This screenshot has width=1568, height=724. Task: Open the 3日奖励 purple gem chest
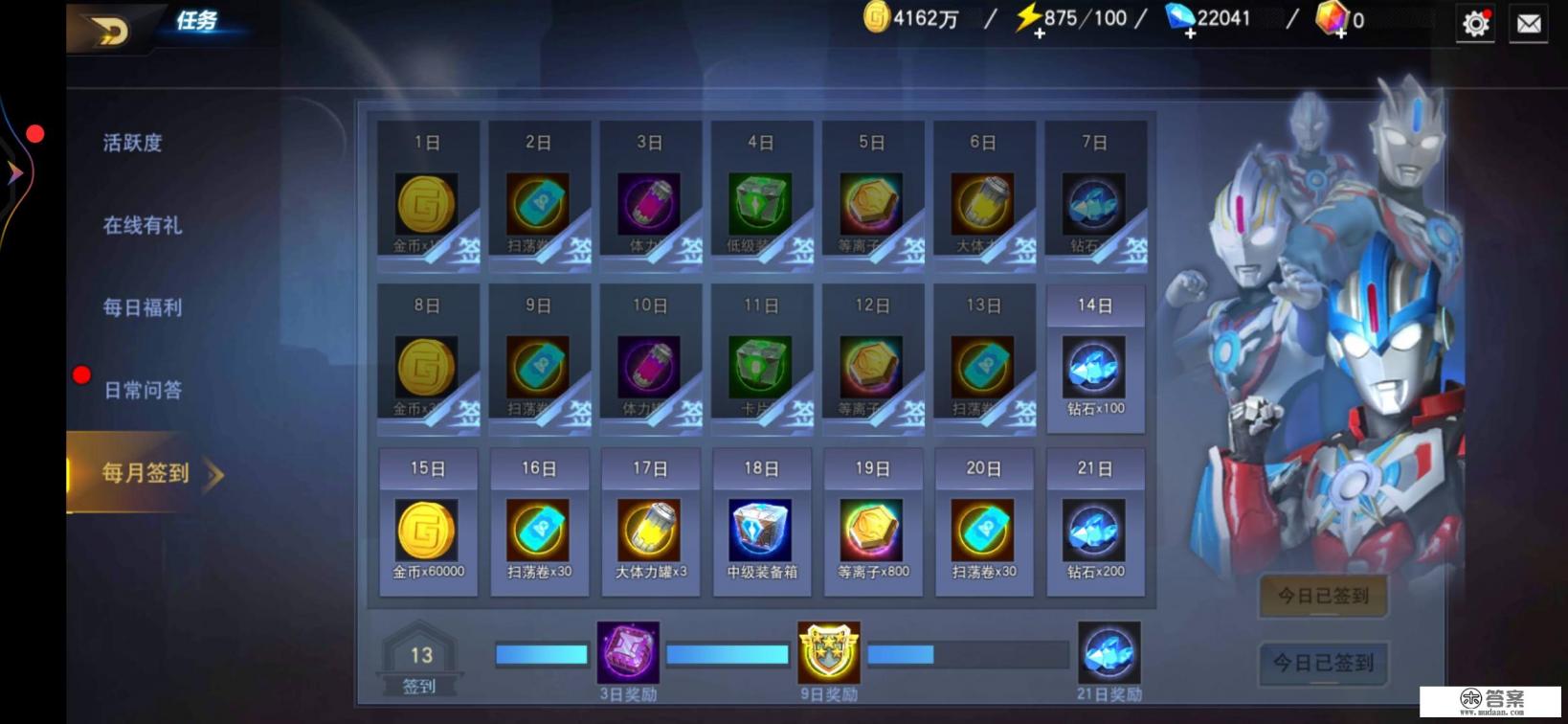click(628, 653)
